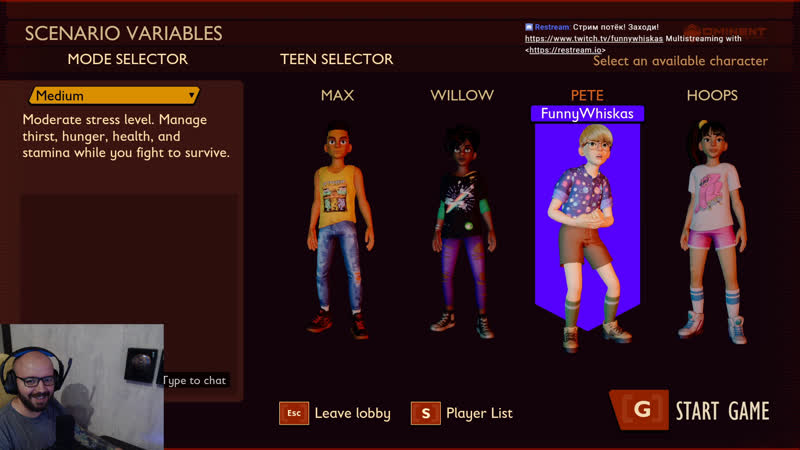800x450 pixels.
Task: Select Max as your character
Action: pyautogui.click(x=337, y=230)
